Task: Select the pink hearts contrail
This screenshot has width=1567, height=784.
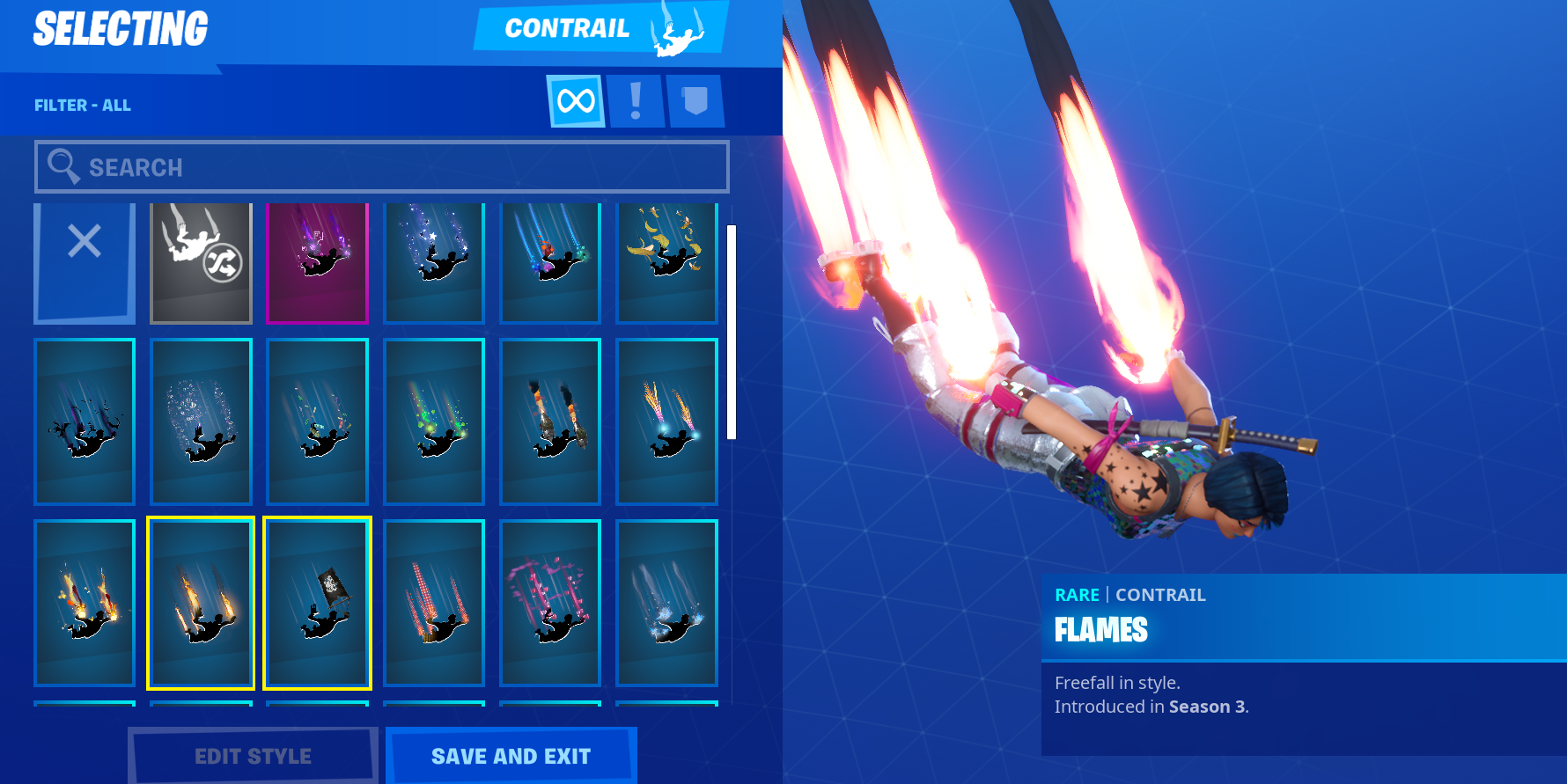Action: pos(550,603)
